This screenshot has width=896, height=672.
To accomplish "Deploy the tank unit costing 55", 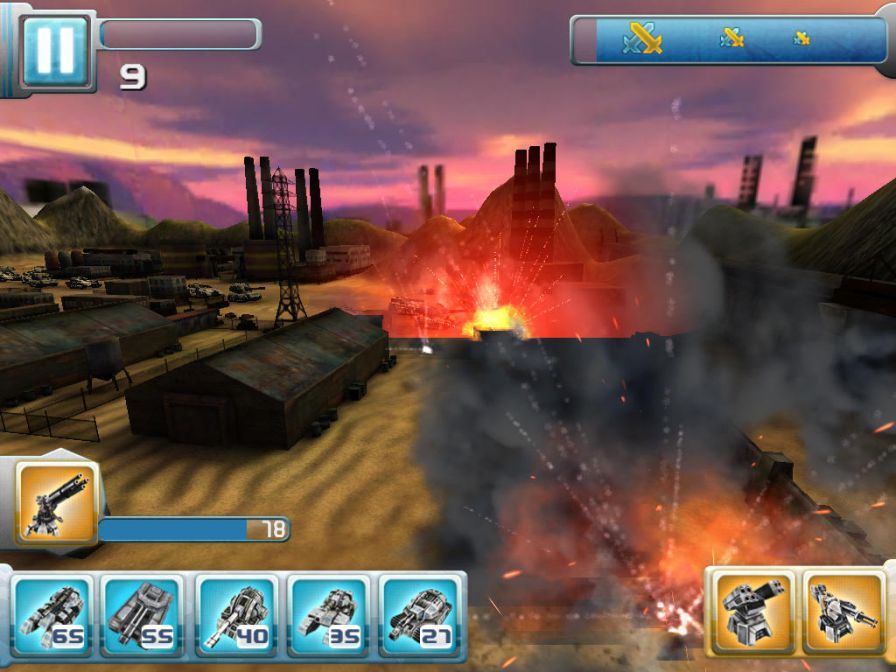I will (143, 615).
